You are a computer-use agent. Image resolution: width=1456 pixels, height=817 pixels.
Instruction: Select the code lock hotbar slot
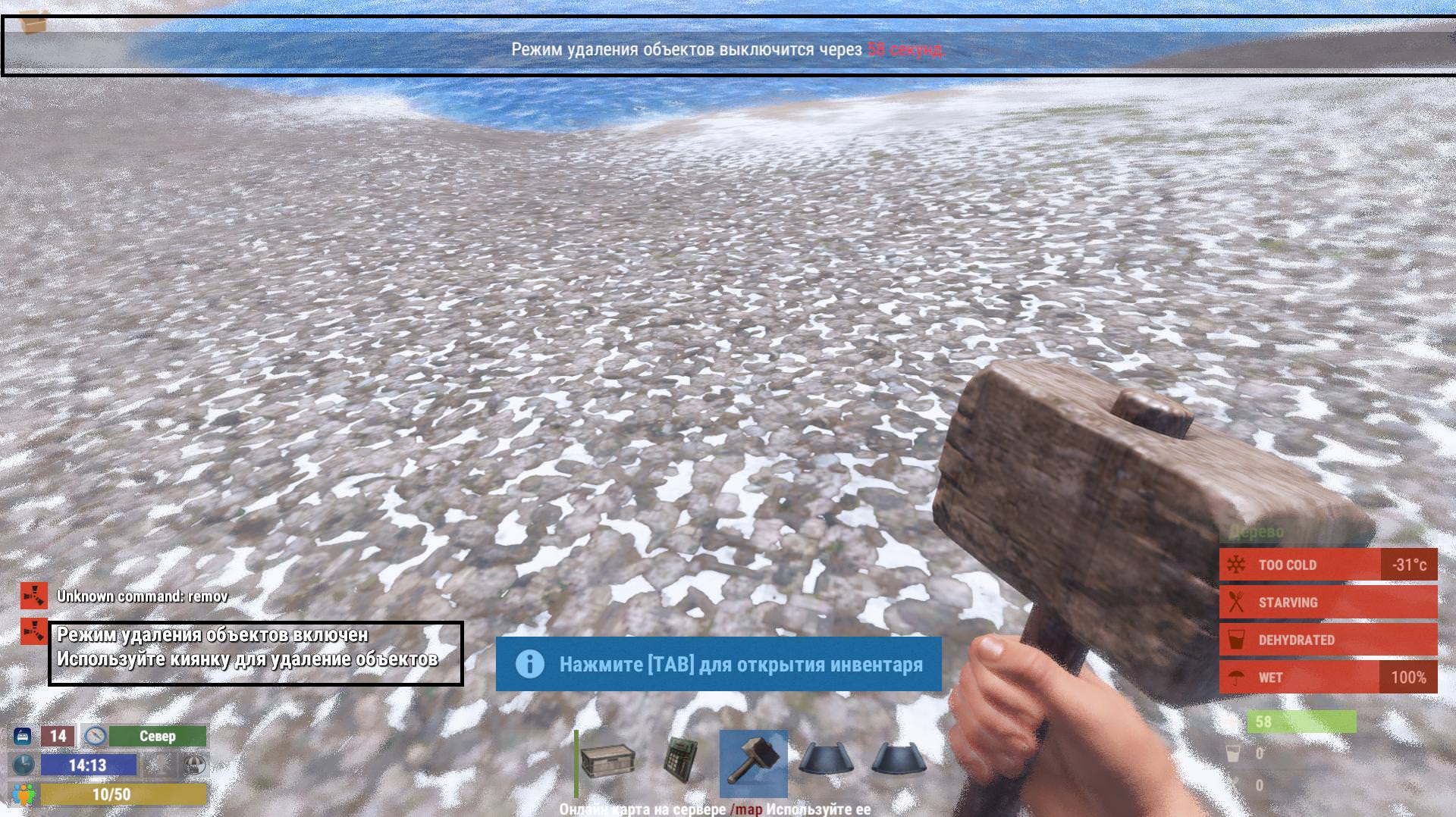click(x=680, y=760)
